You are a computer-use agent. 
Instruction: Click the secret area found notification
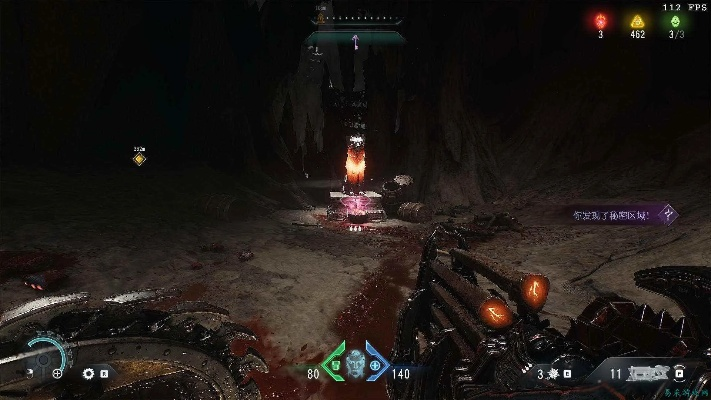(612, 214)
